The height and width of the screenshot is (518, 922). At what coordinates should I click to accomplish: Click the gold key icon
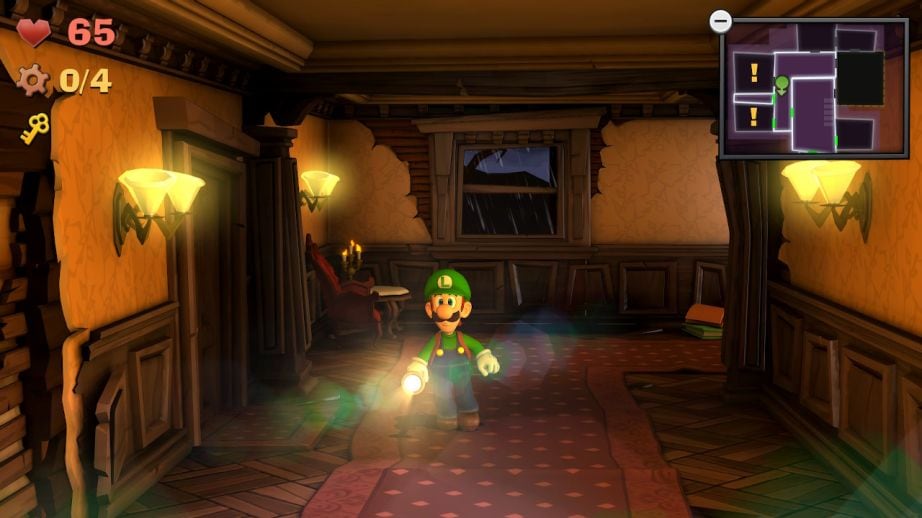click(x=35, y=128)
